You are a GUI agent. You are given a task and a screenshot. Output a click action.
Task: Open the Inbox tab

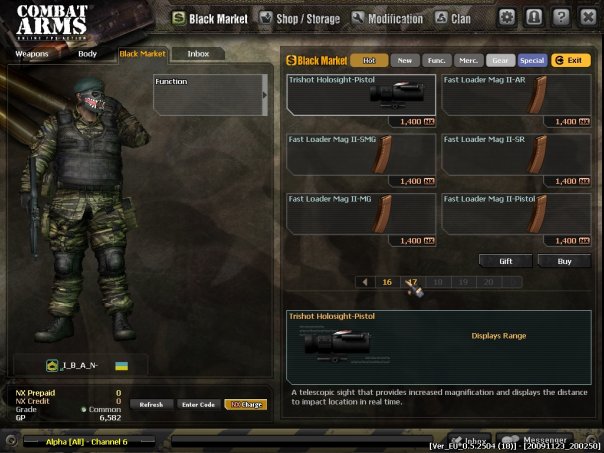(198, 53)
